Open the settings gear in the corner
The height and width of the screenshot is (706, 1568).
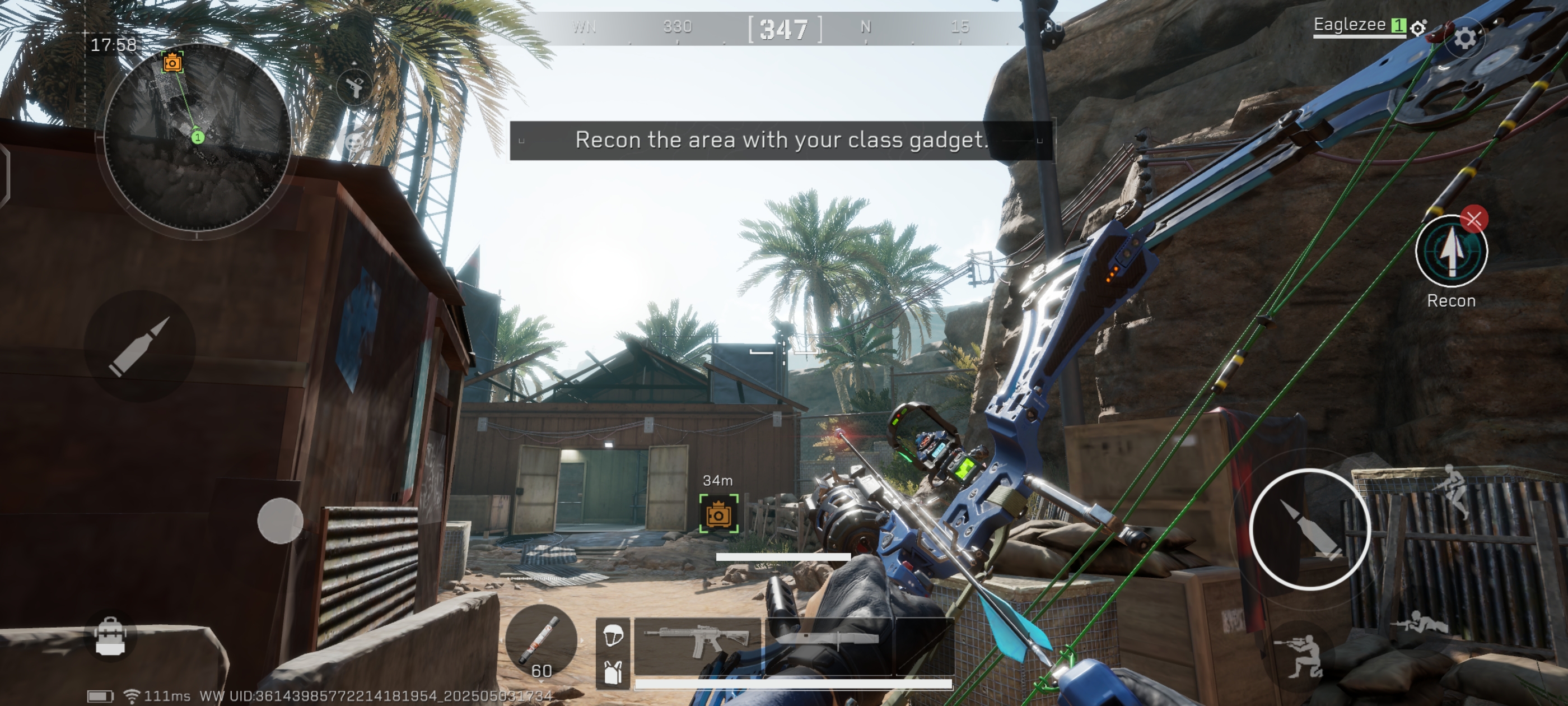(1464, 38)
